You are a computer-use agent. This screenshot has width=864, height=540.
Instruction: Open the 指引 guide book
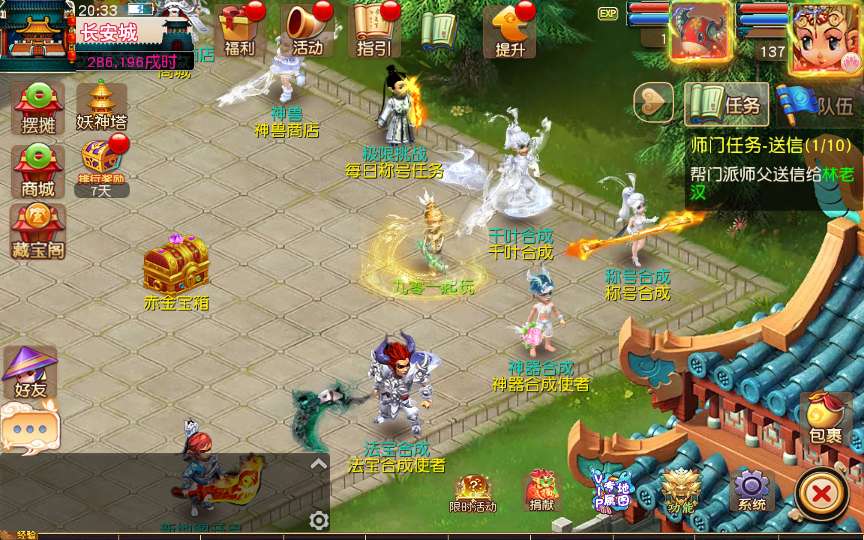coord(374,30)
